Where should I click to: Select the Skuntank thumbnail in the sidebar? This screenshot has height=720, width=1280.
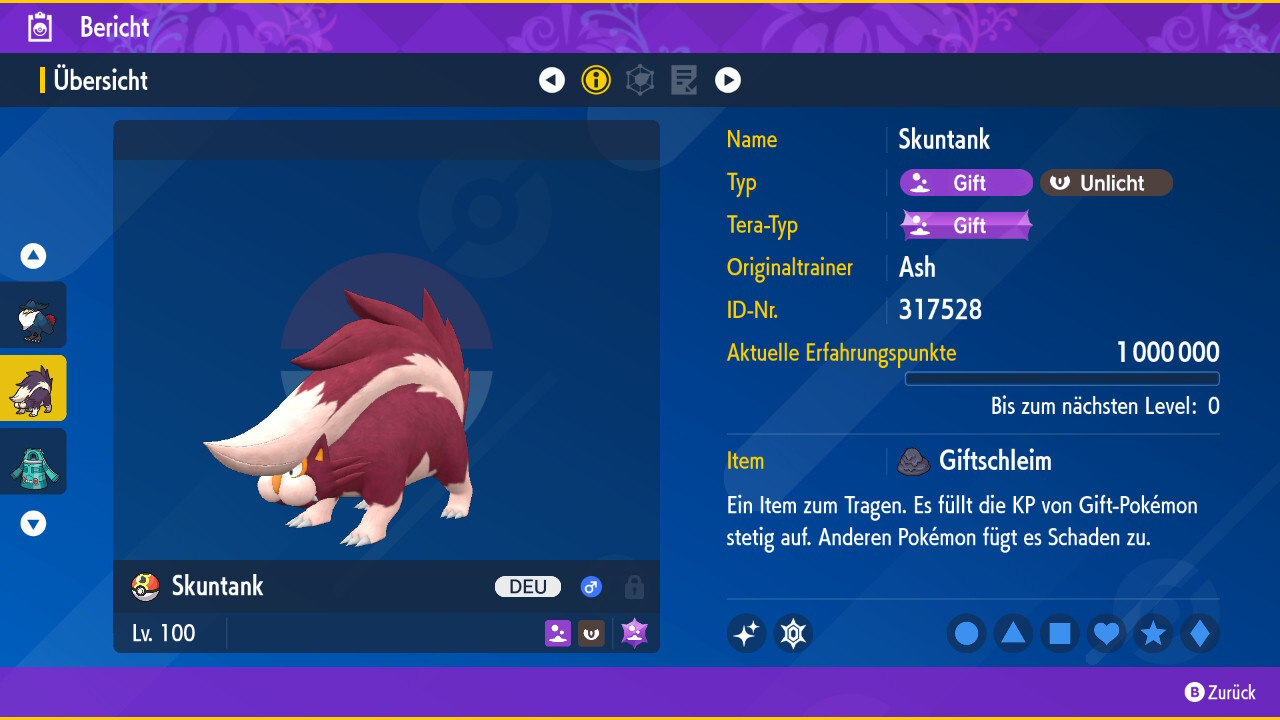tap(33, 388)
